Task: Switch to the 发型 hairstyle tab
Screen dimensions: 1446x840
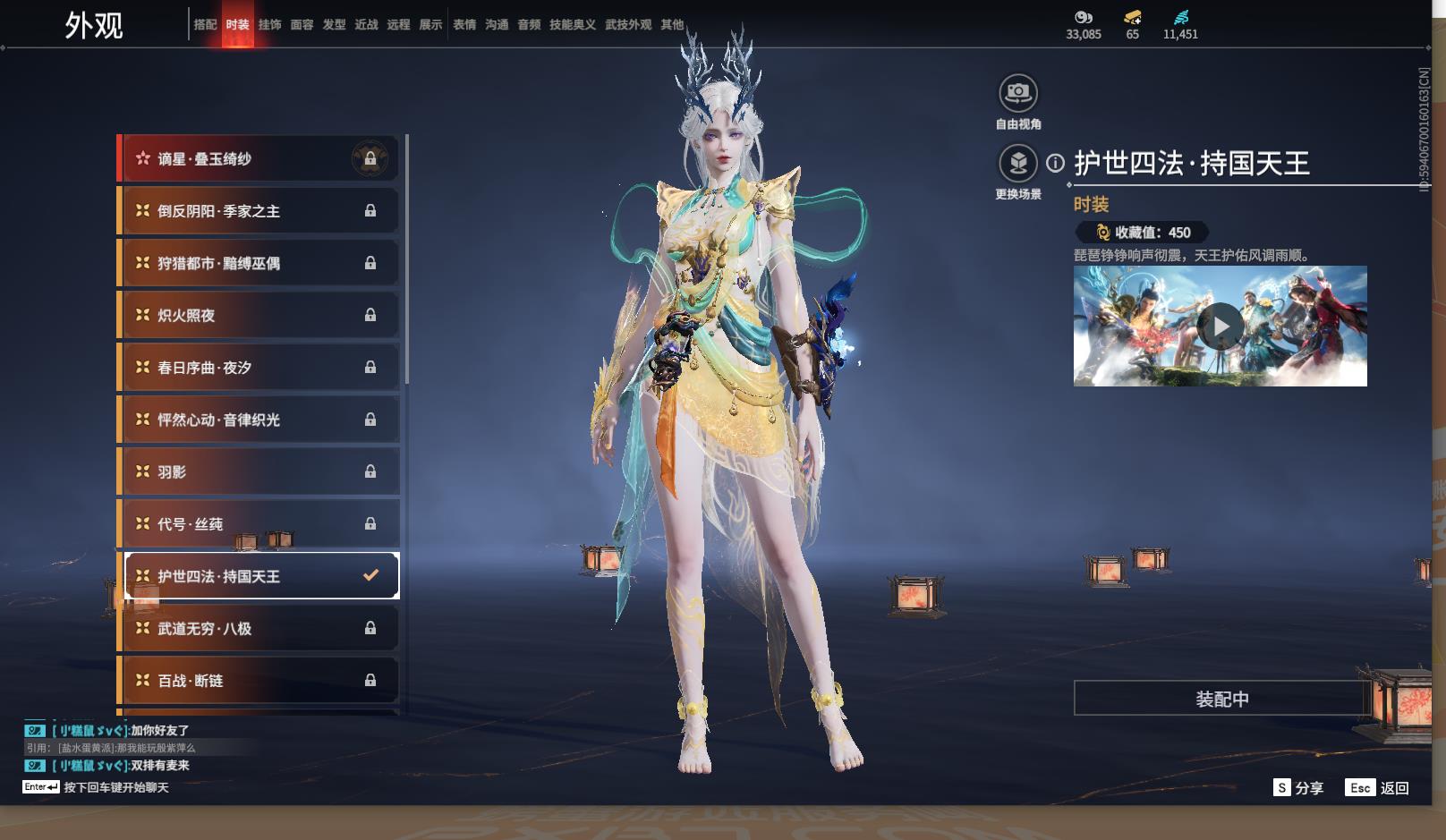Action: click(334, 25)
